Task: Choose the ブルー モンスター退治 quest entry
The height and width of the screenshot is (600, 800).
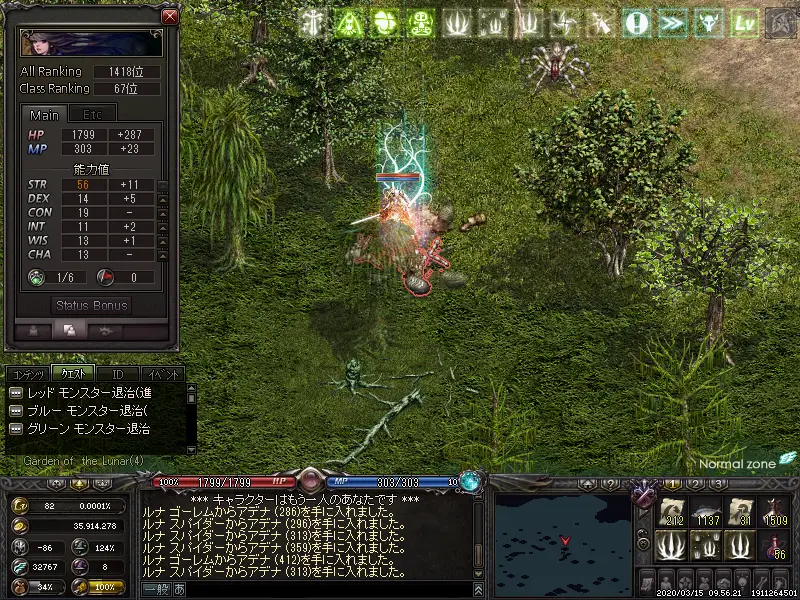Action: pos(90,410)
